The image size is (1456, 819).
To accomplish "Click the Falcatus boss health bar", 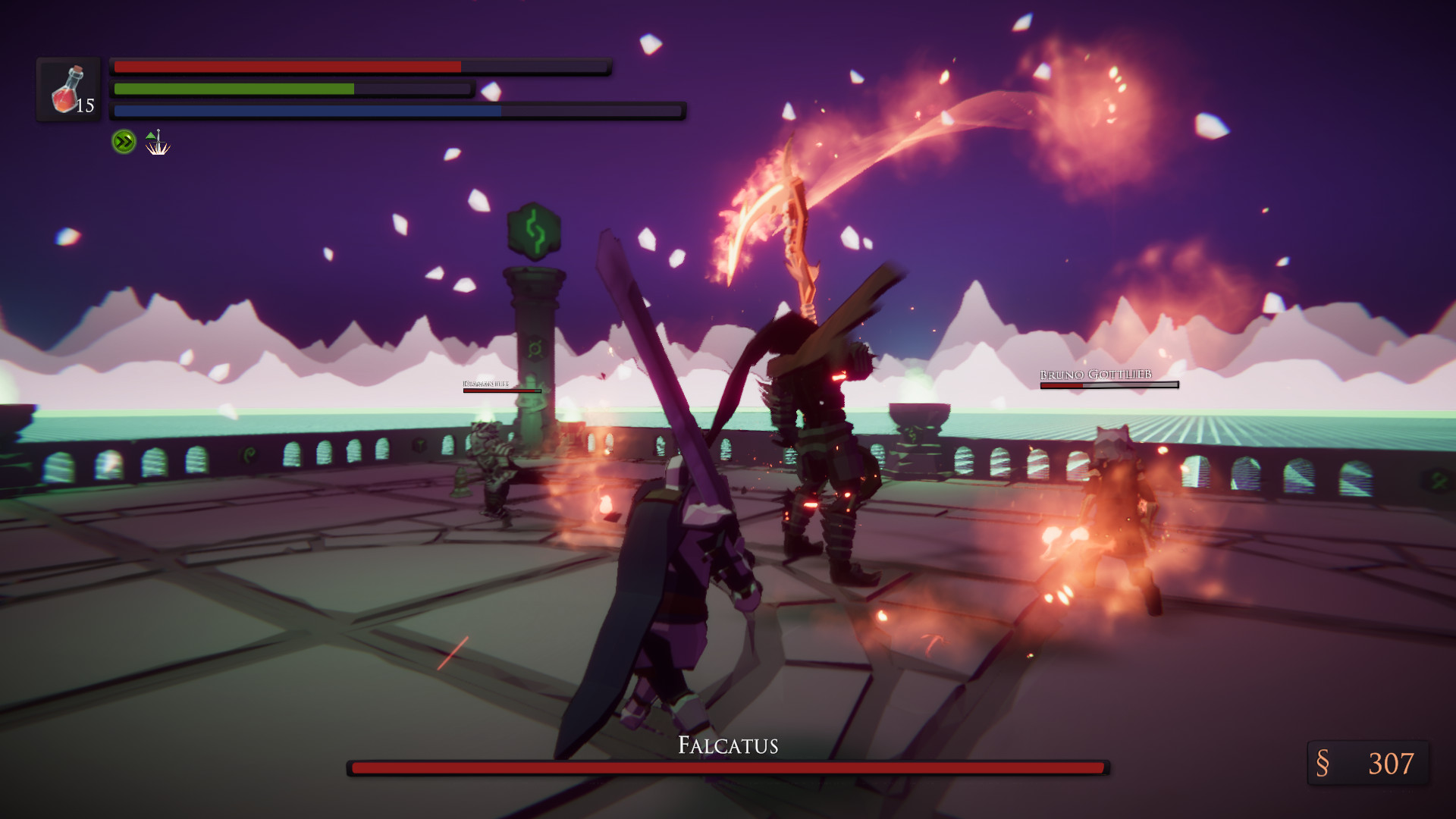I will [x=726, y=768].
